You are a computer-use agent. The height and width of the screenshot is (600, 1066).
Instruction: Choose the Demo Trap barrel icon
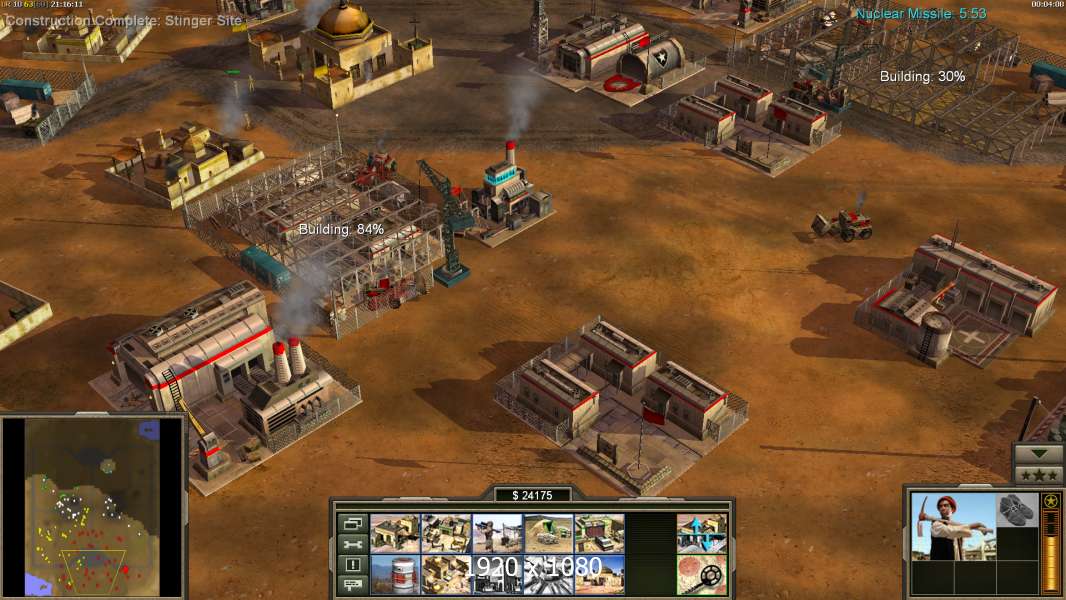click(x=395, y=575)
